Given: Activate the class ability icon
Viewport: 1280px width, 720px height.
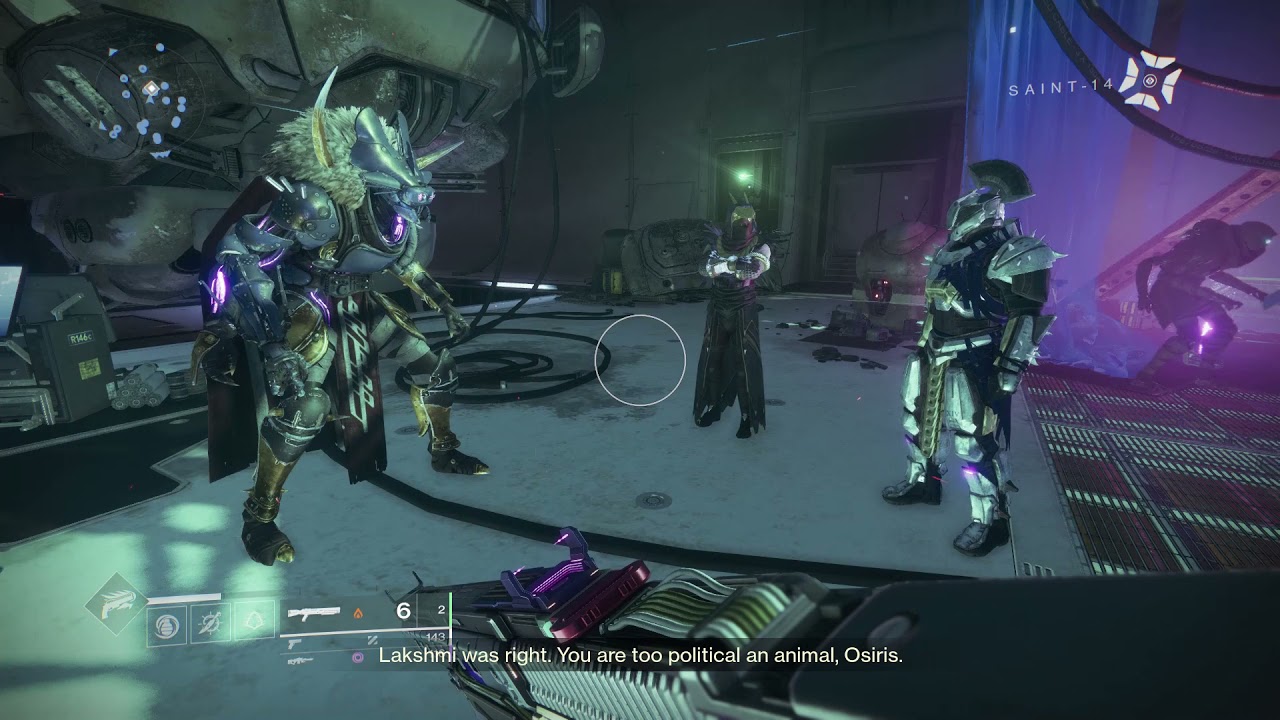Looking at the screenshot, I should coord(254,624).
